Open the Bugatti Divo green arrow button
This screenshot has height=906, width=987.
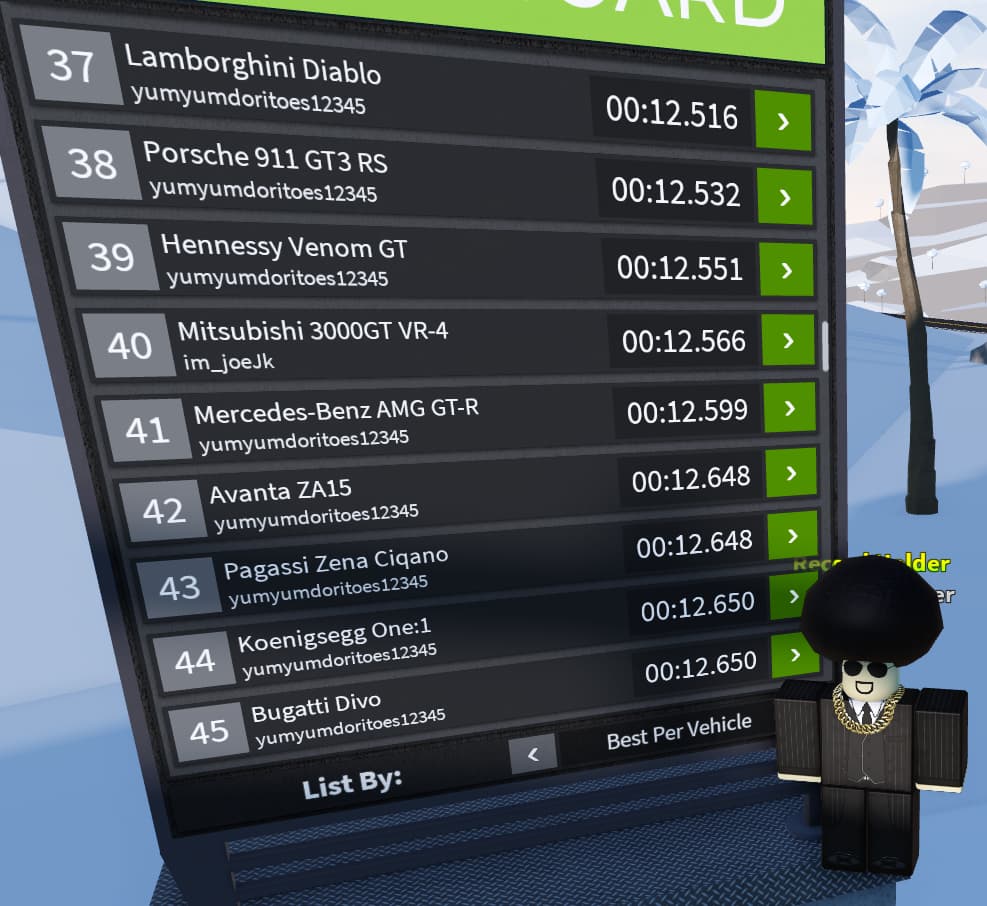795,656
